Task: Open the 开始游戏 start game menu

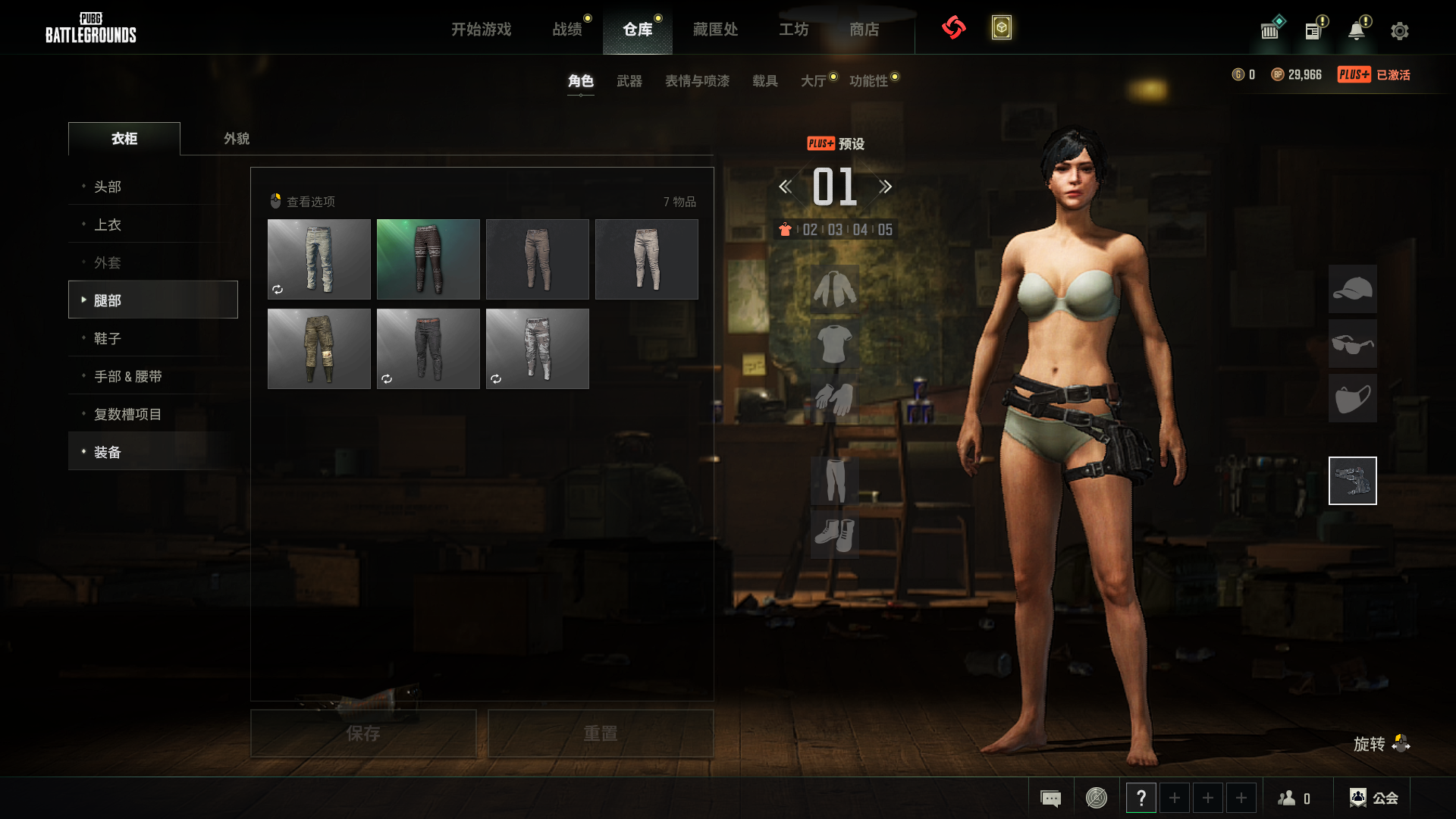Action: coord(481,30)
